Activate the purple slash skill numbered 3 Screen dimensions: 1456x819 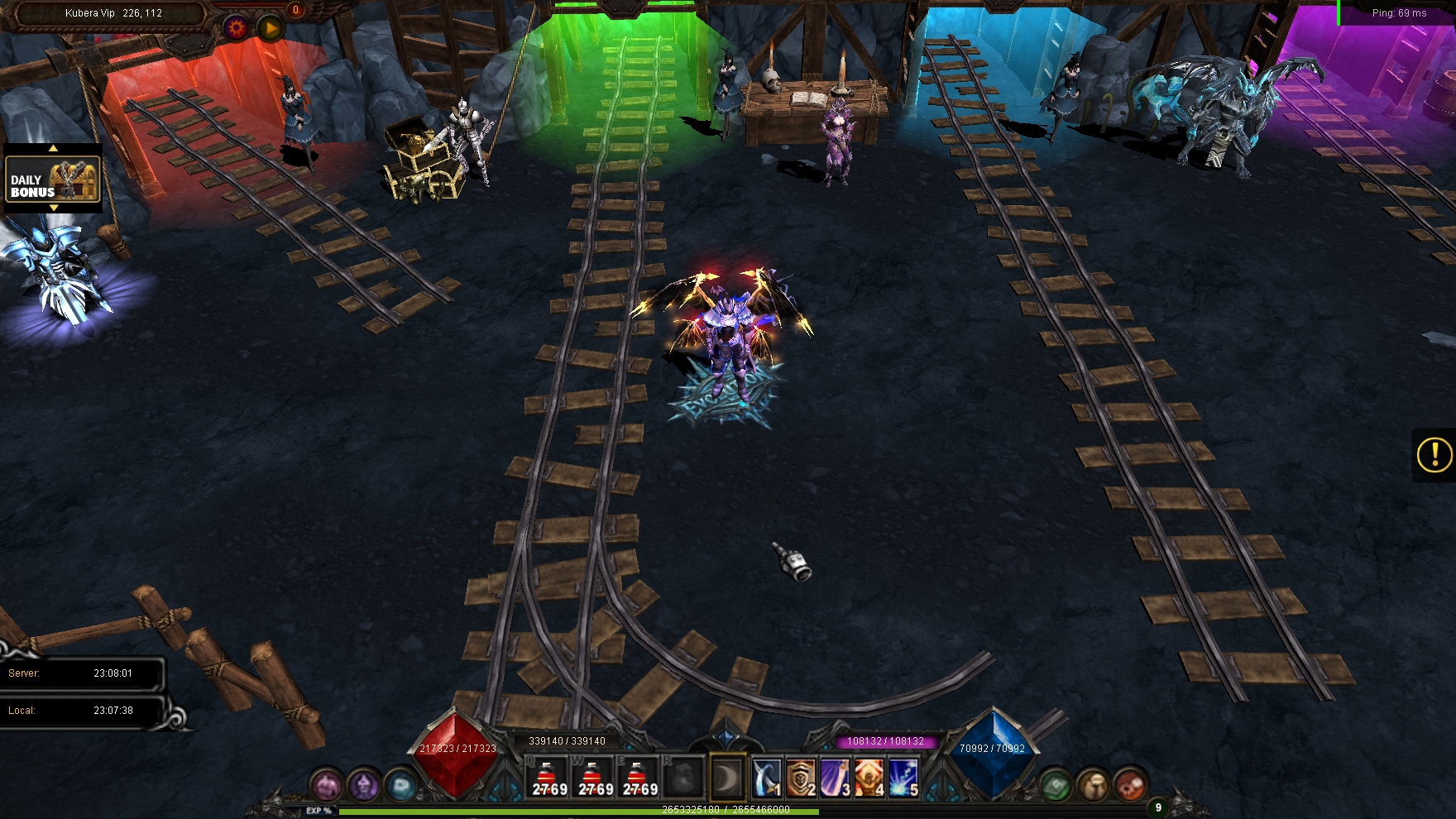tap(835, 778)
